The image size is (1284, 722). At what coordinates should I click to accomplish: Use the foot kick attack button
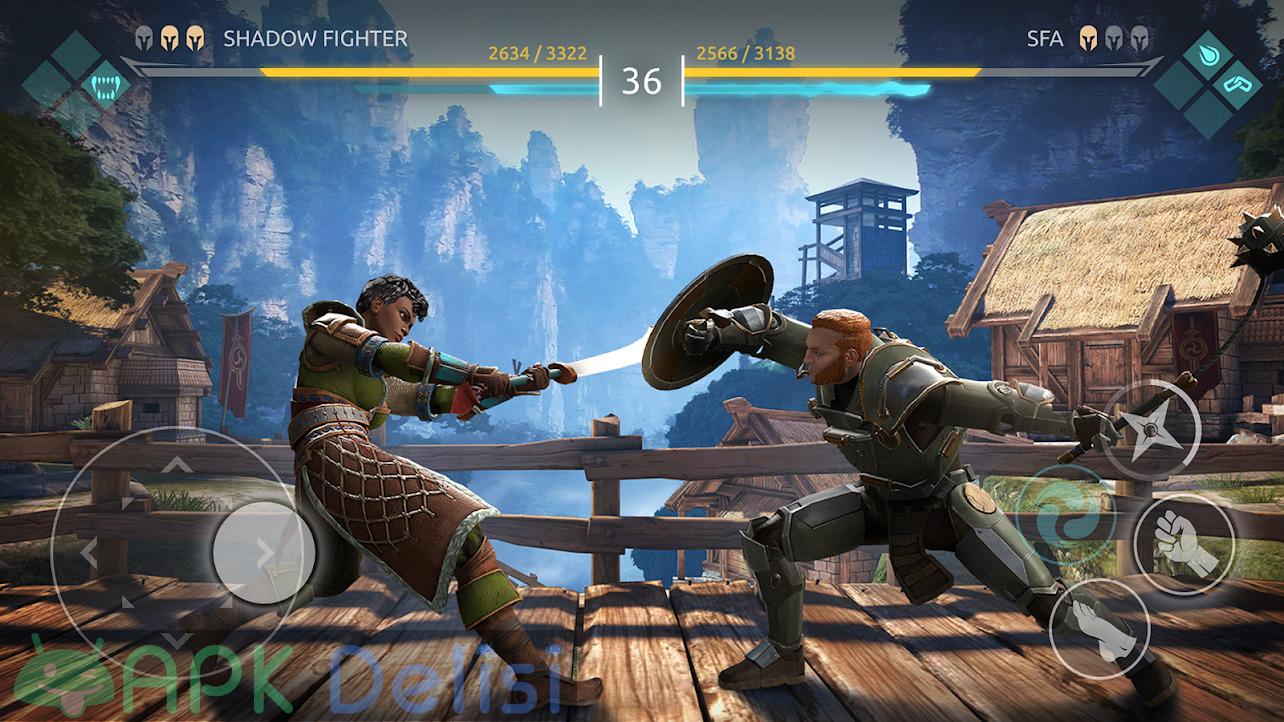pos(1100,629)
